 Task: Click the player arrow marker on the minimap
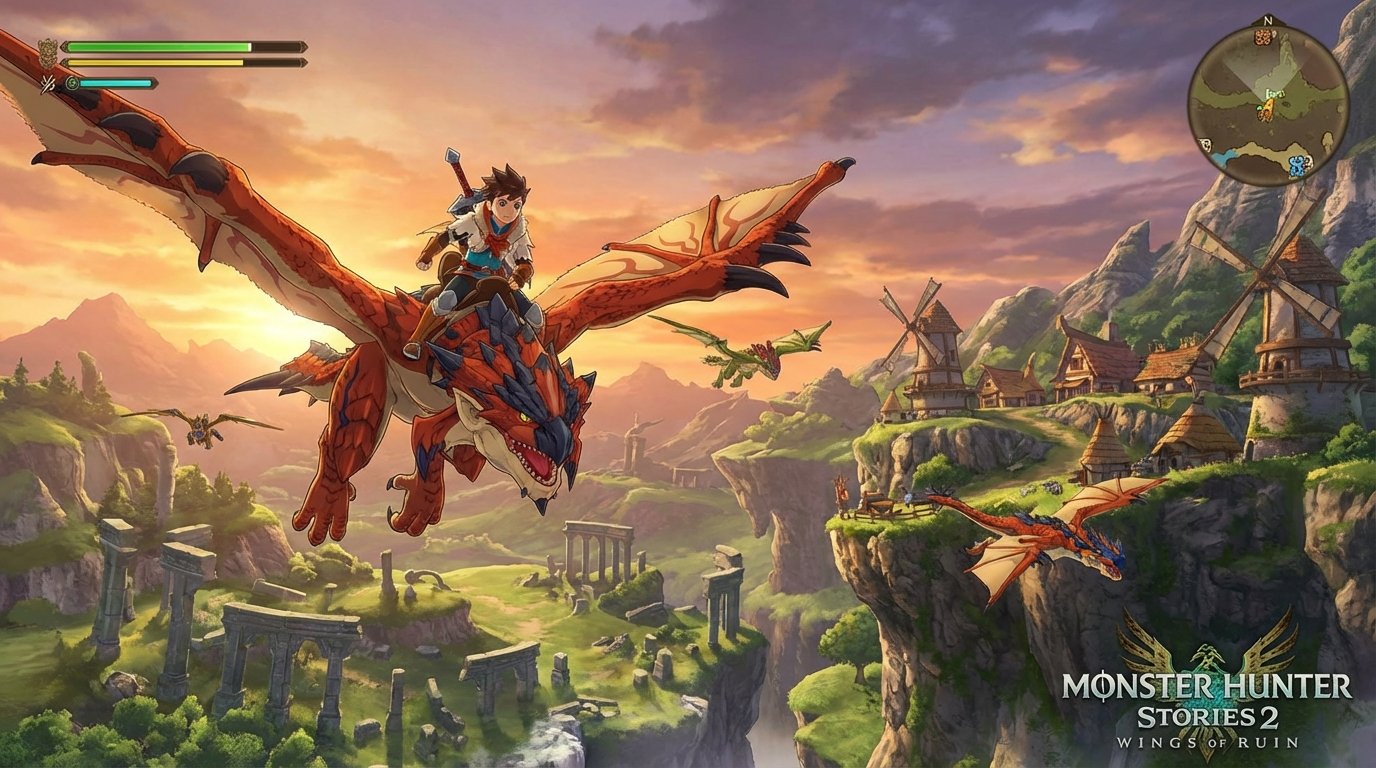(x=1269, y=107)
